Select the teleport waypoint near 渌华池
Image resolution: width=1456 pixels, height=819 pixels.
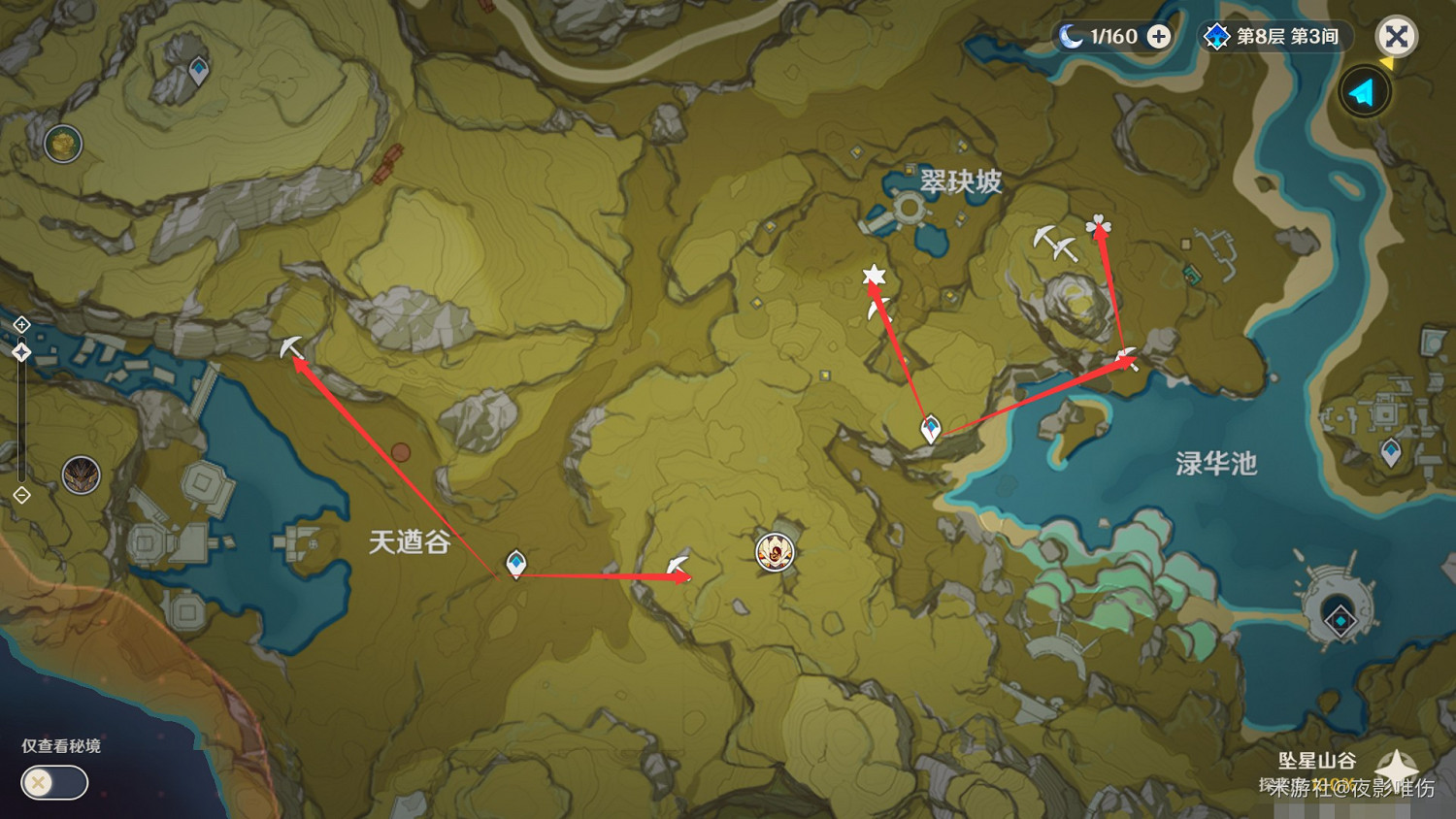point(930,425)
